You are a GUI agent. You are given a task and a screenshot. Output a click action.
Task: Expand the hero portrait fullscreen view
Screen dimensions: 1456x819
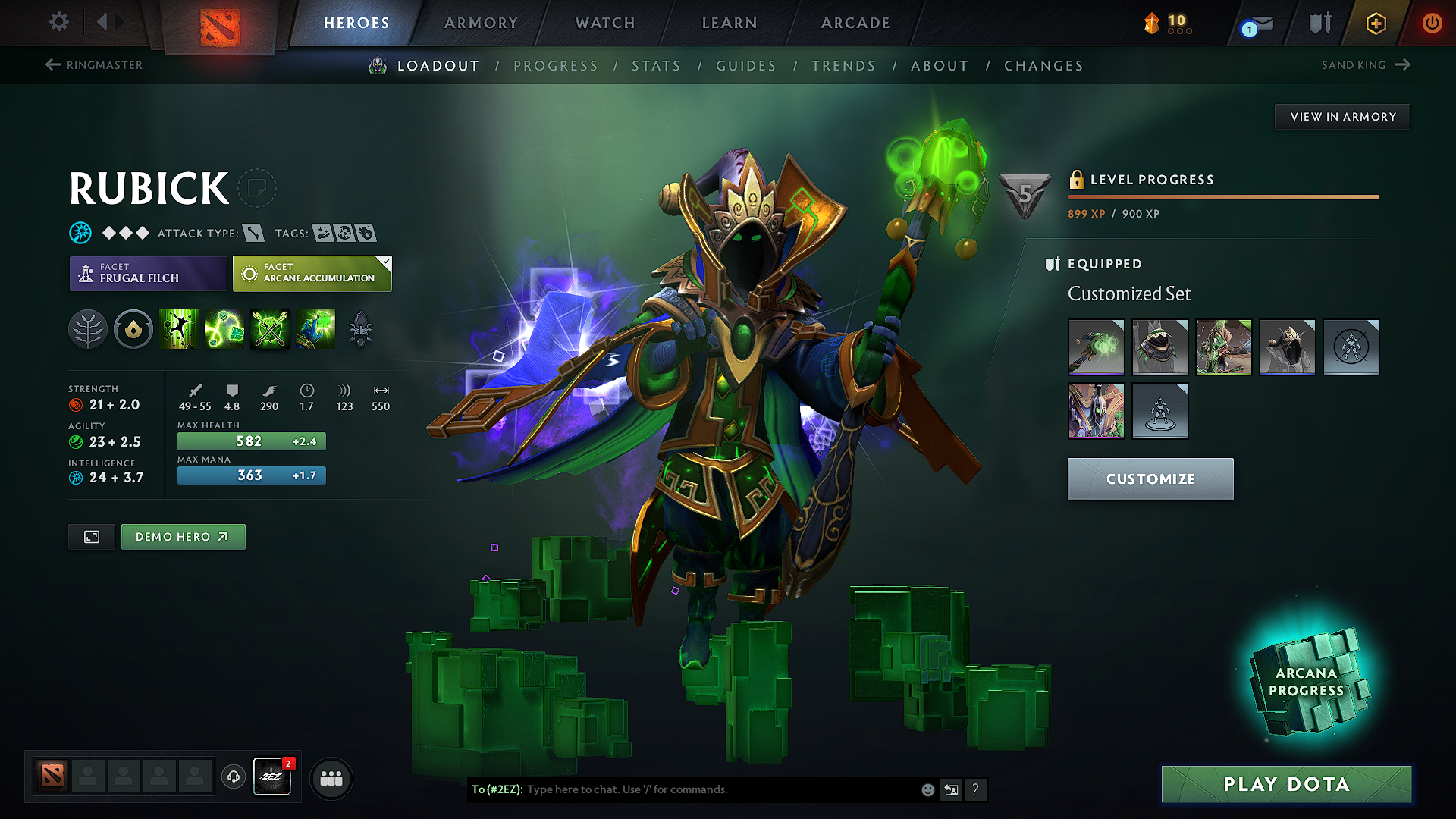[91, 536]
